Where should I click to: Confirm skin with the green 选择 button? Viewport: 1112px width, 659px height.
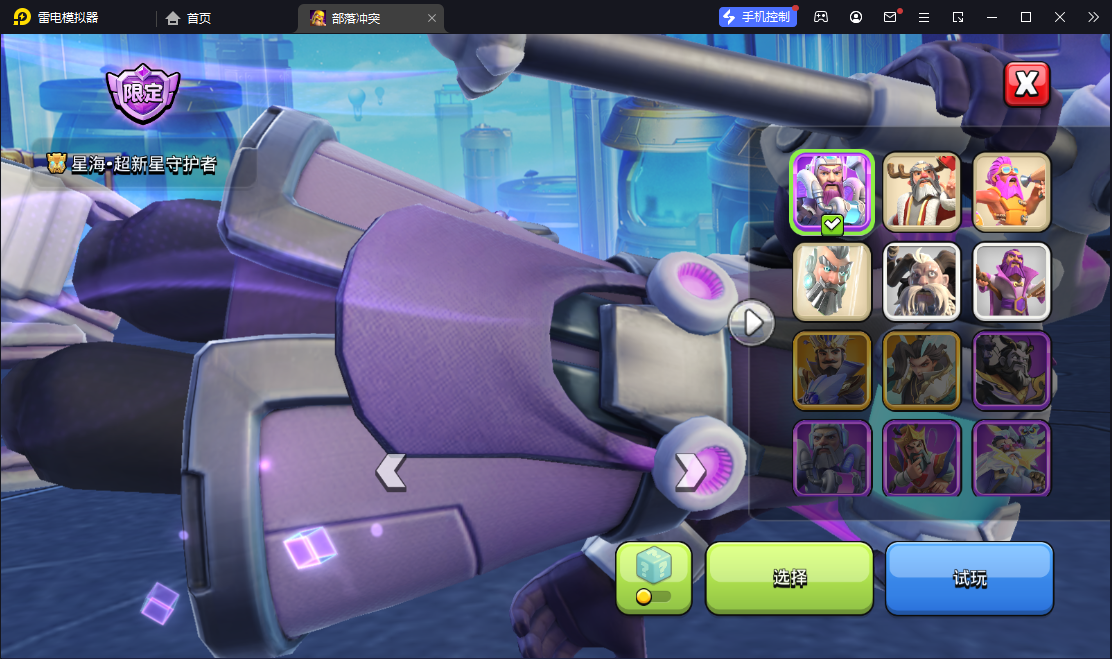coord(789,578)
